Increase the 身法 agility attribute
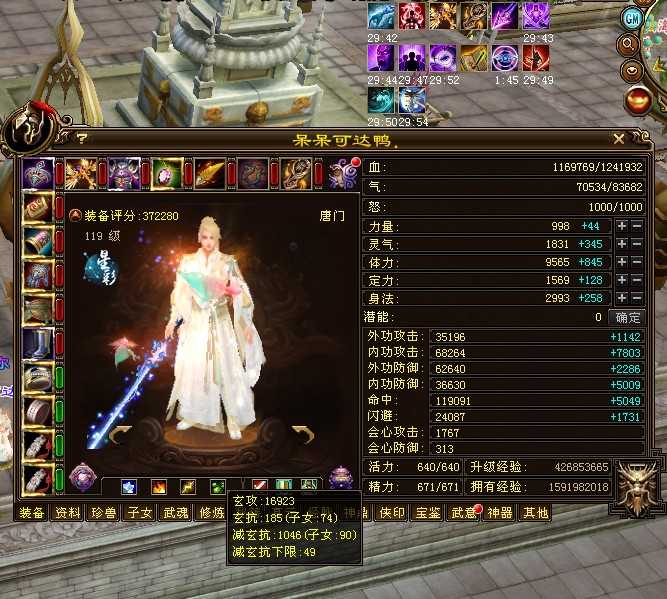The image size is (667, 599). (x=622, y=298)
